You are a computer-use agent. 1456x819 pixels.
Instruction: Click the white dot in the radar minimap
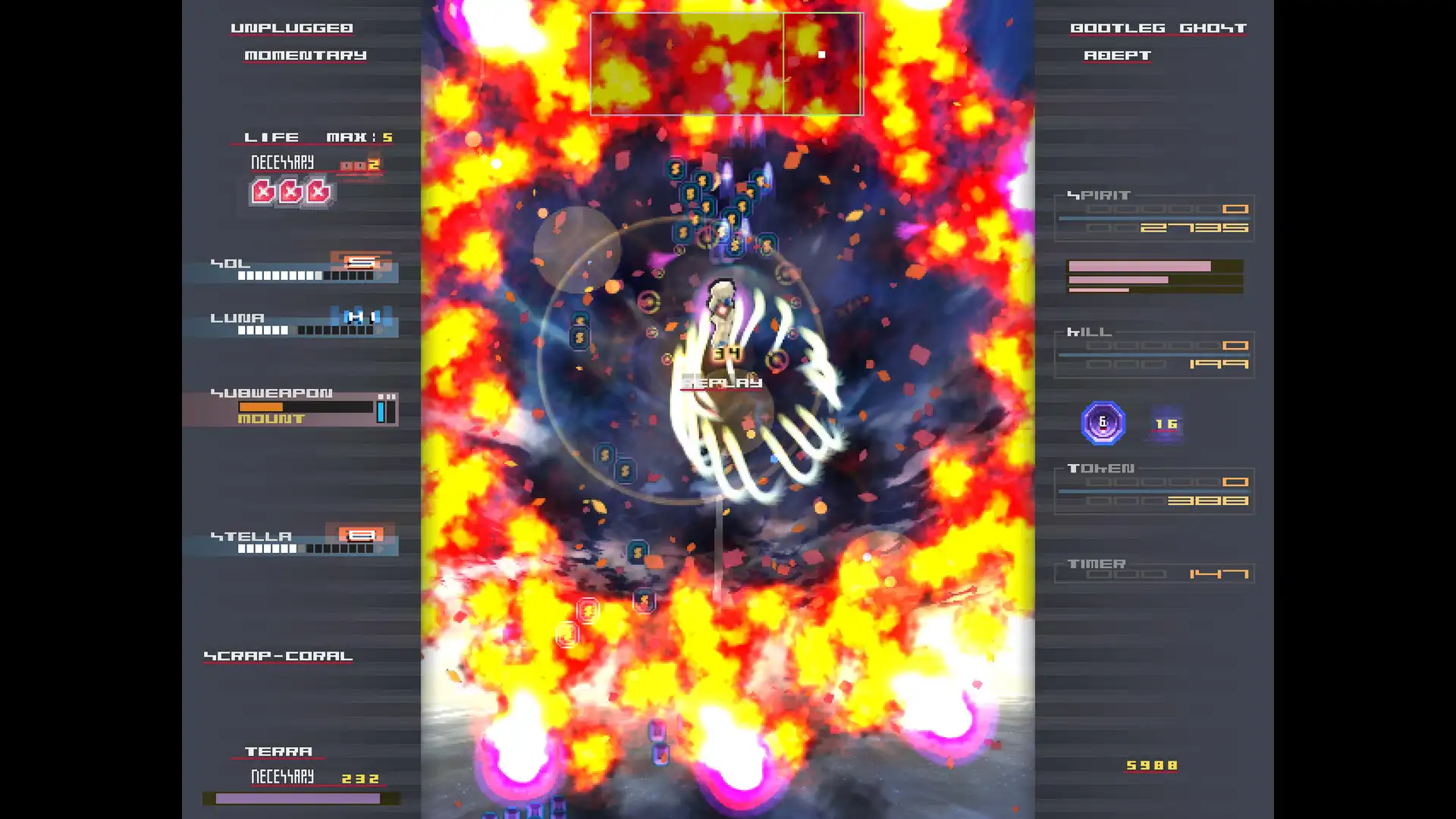point(821,55)
